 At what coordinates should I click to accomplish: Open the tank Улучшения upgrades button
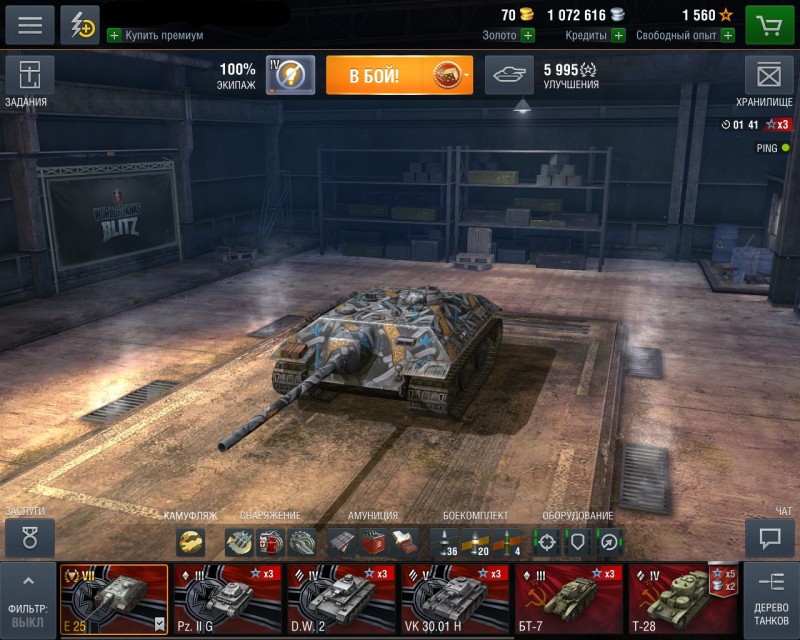pyautogui.click(x=509, y=76)
